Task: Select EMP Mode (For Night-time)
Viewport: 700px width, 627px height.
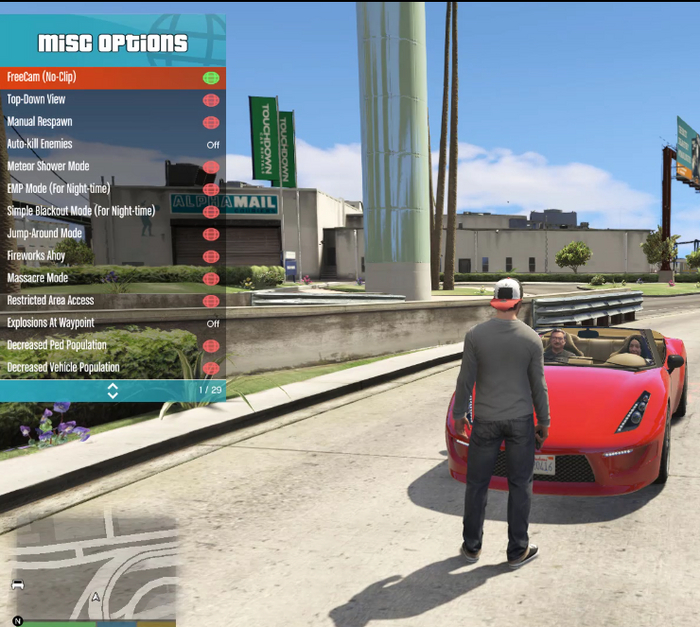Action: pyautogui.click(x=112, y=189)
